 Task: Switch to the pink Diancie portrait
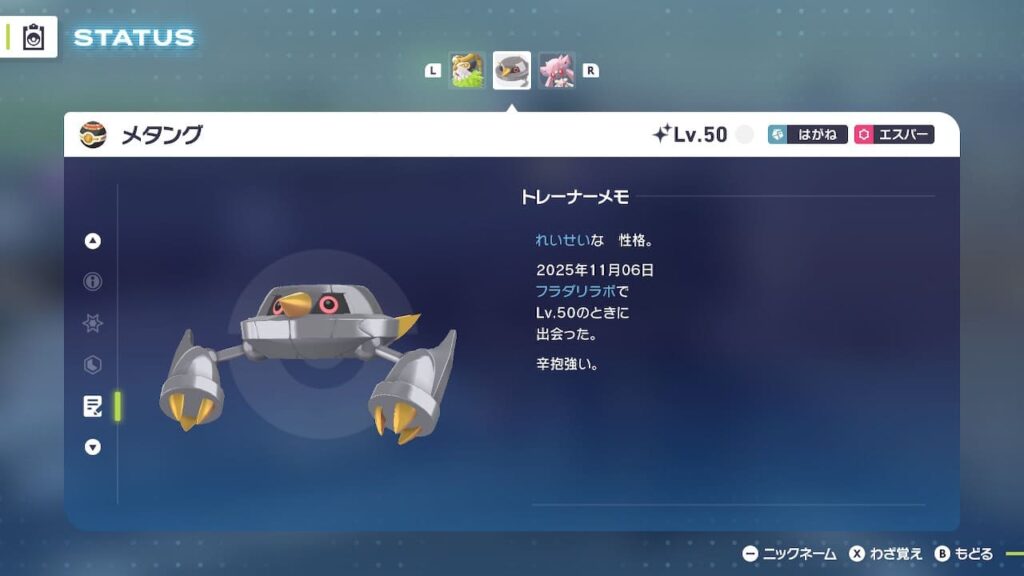coord(557,71)
